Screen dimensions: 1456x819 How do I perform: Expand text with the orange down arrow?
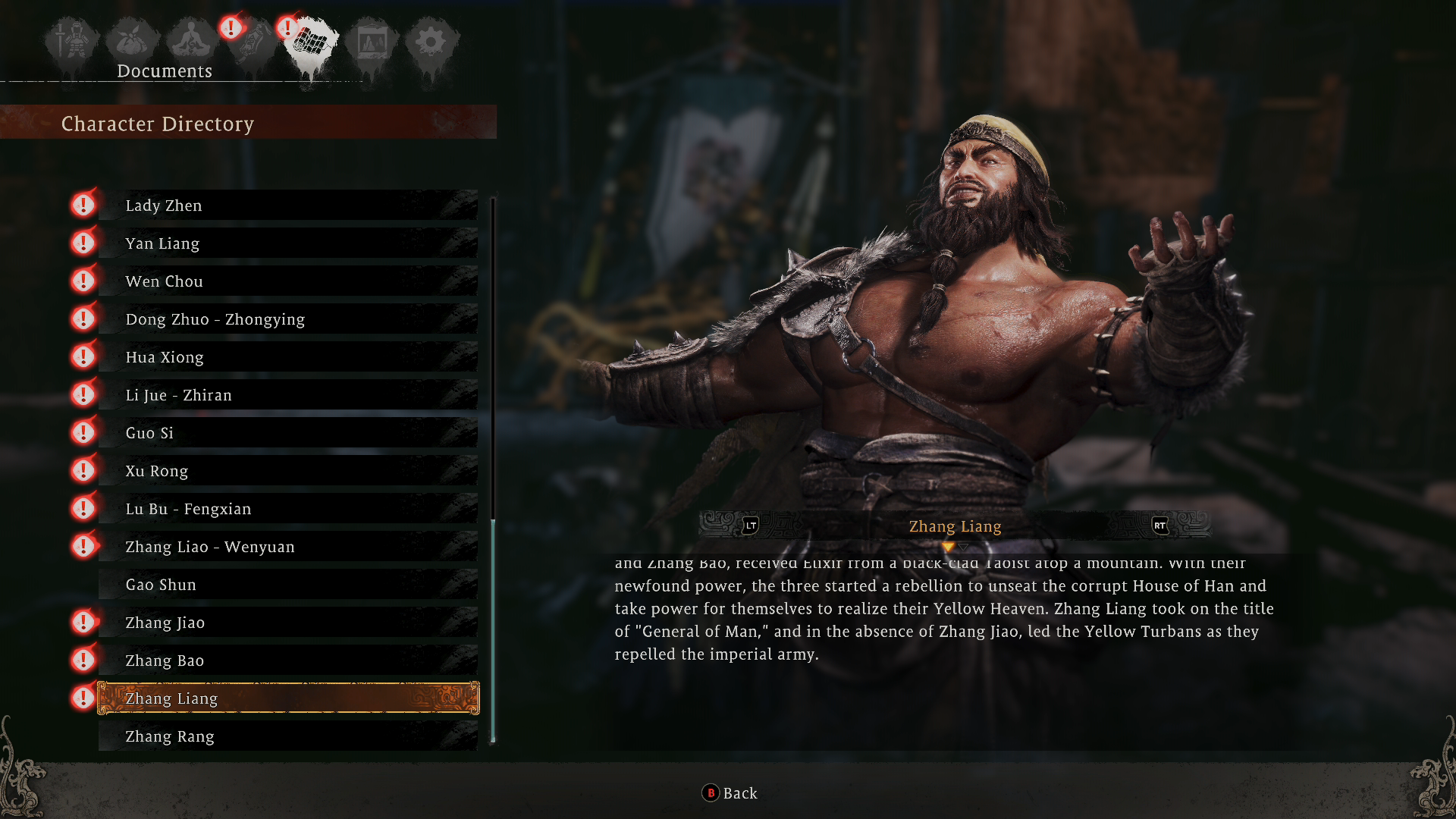[950, 544]
